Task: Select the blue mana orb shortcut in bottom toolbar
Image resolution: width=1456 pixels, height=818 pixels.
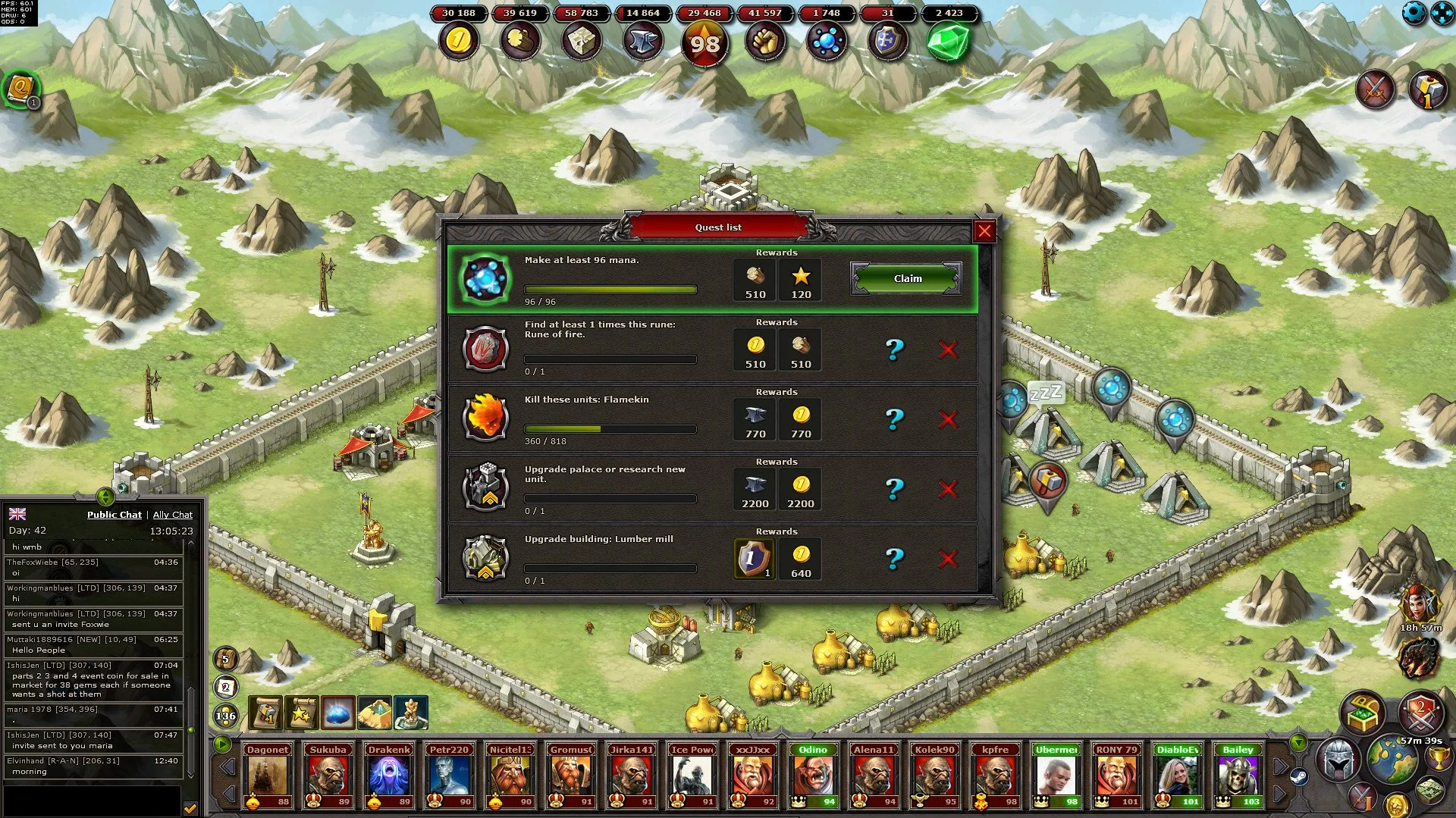Action: pos(338,713)
